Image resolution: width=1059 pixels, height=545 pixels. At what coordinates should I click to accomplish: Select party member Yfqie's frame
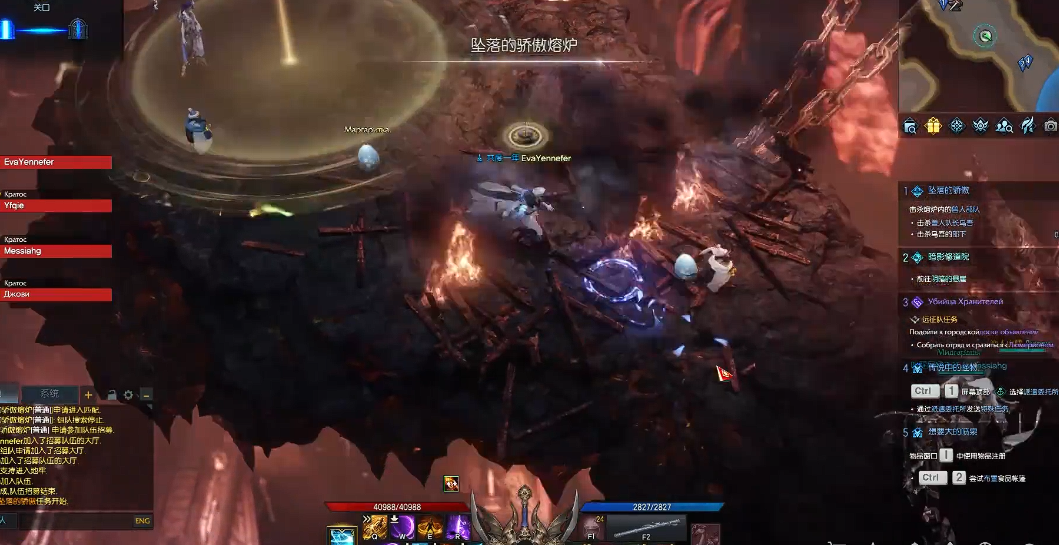[x=56, y=206]
